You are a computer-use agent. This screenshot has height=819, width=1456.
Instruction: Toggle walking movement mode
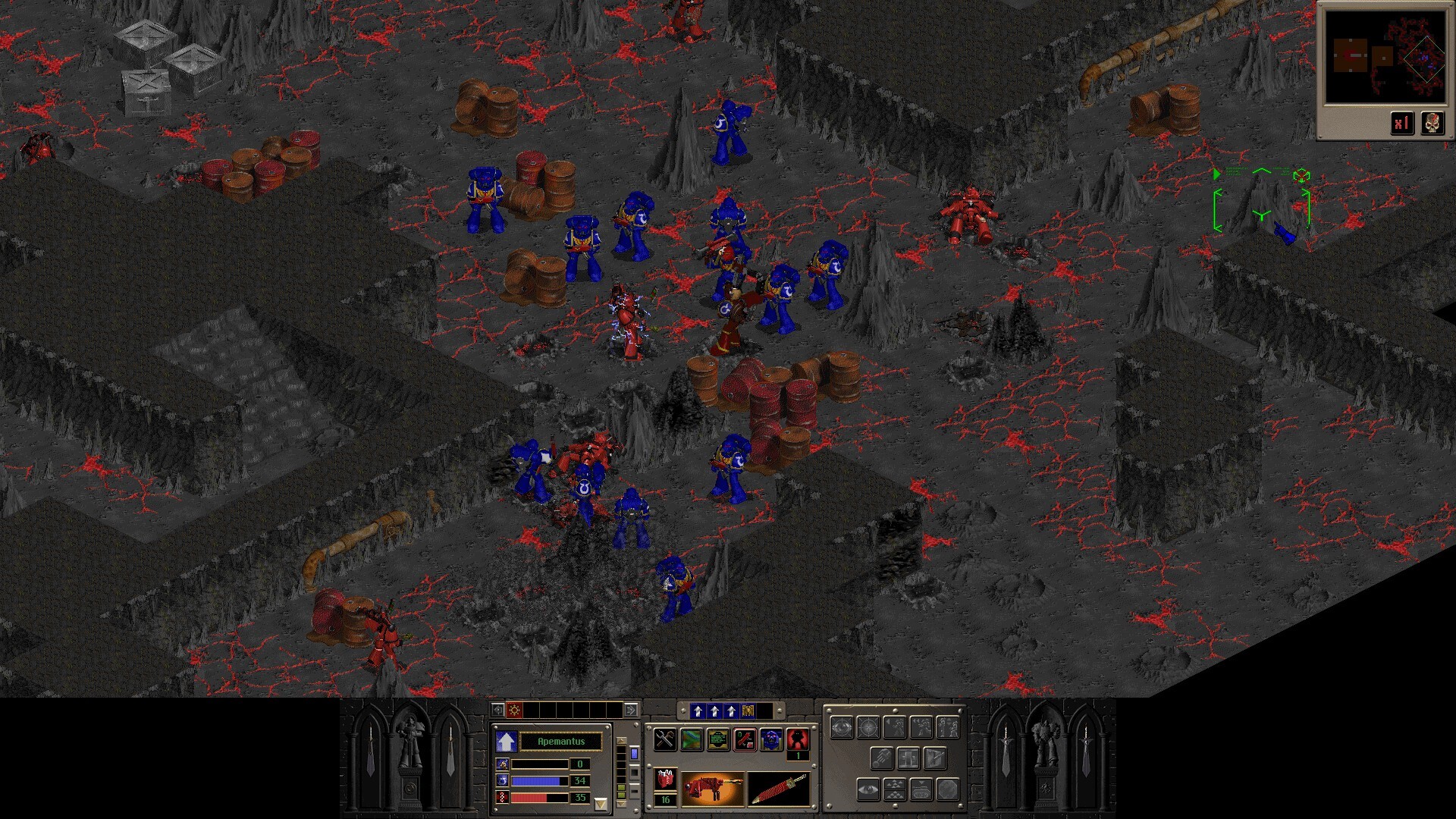895,728
